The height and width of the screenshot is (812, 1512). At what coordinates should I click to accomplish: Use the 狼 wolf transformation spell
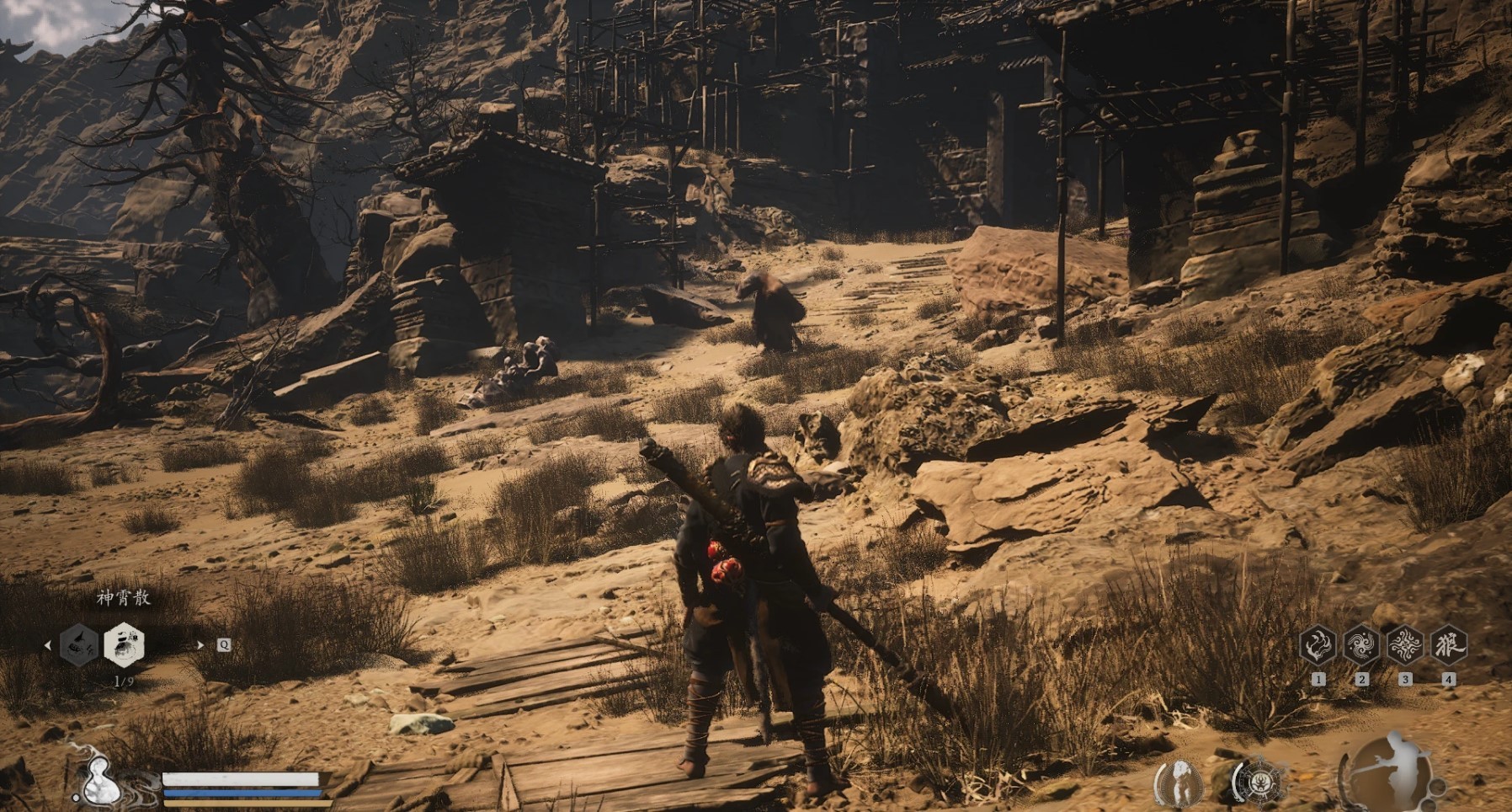point(1448,646)
